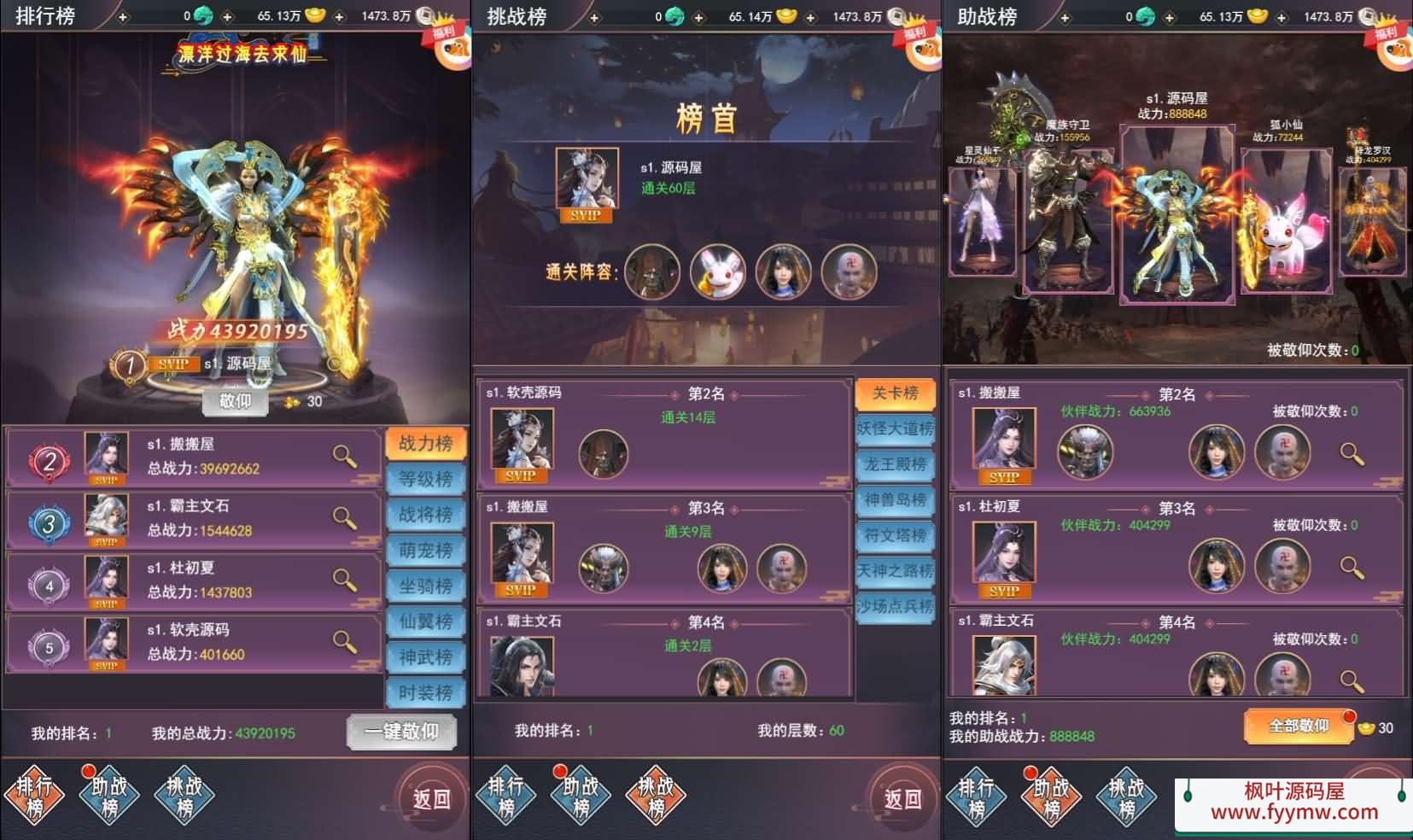Open the 等级榜 ranking tab
Image resolution: width=1413 pixels, height=840 pixels.
click(x=425, y=479)
